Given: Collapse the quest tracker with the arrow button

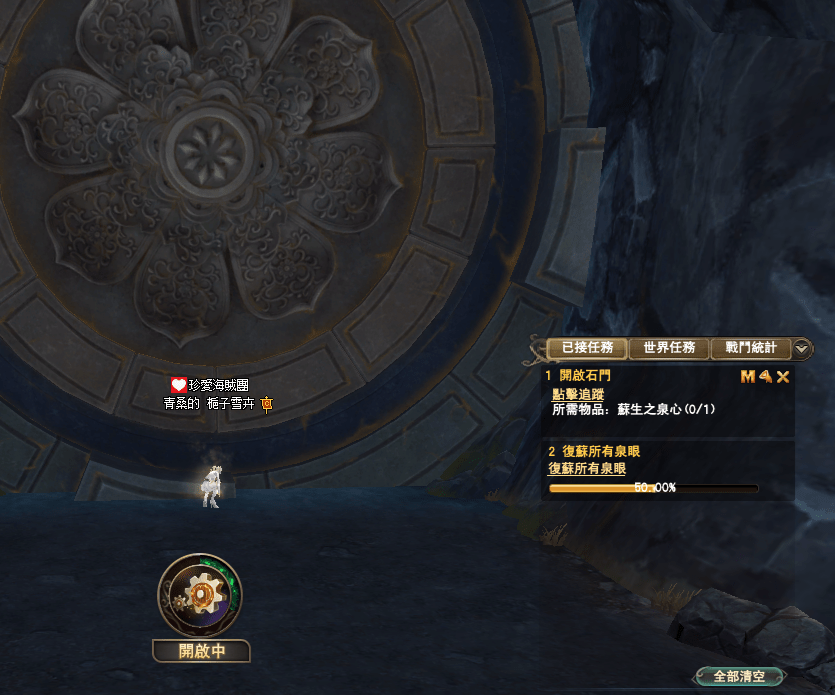Looking at the screenshot, I should 802,349.
